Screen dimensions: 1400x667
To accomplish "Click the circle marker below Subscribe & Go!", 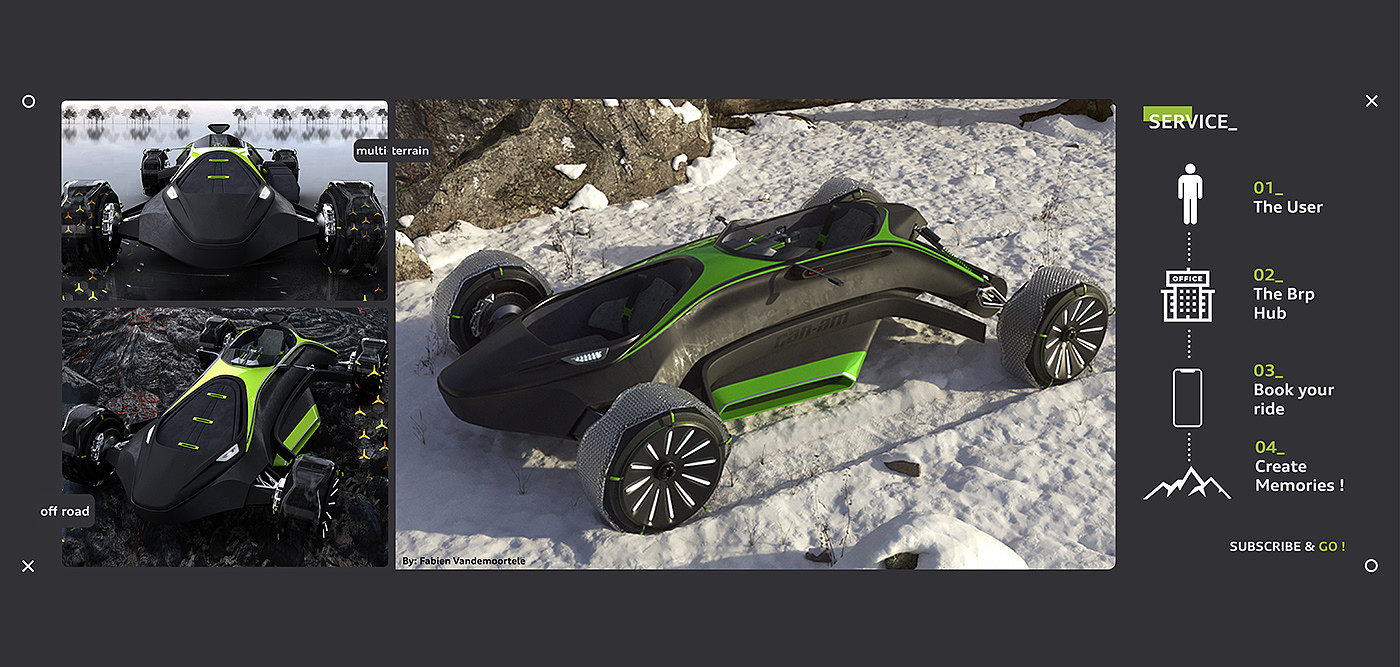I will (1371, 566).
